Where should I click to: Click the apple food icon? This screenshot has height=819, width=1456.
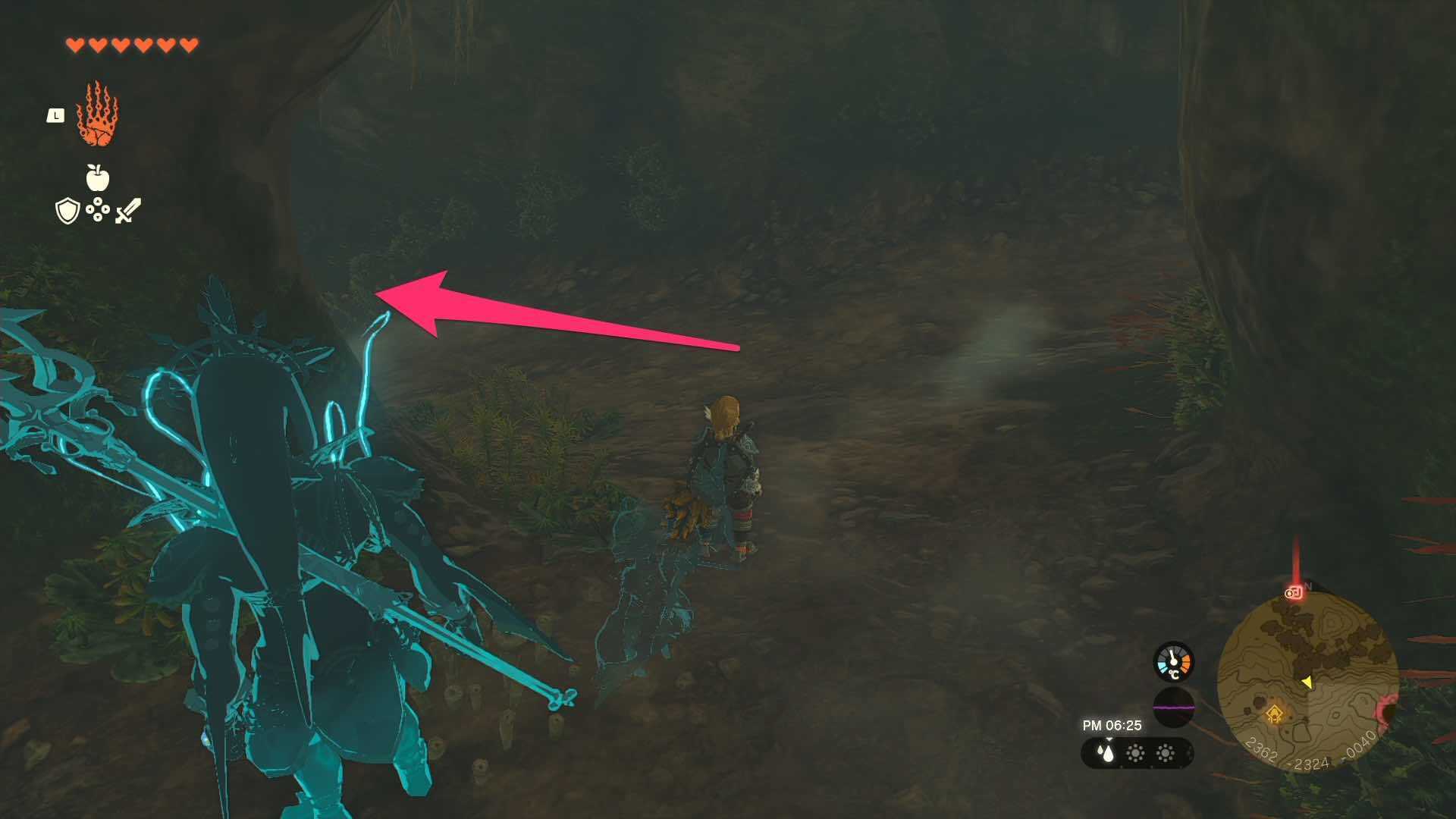pos(97,177)
